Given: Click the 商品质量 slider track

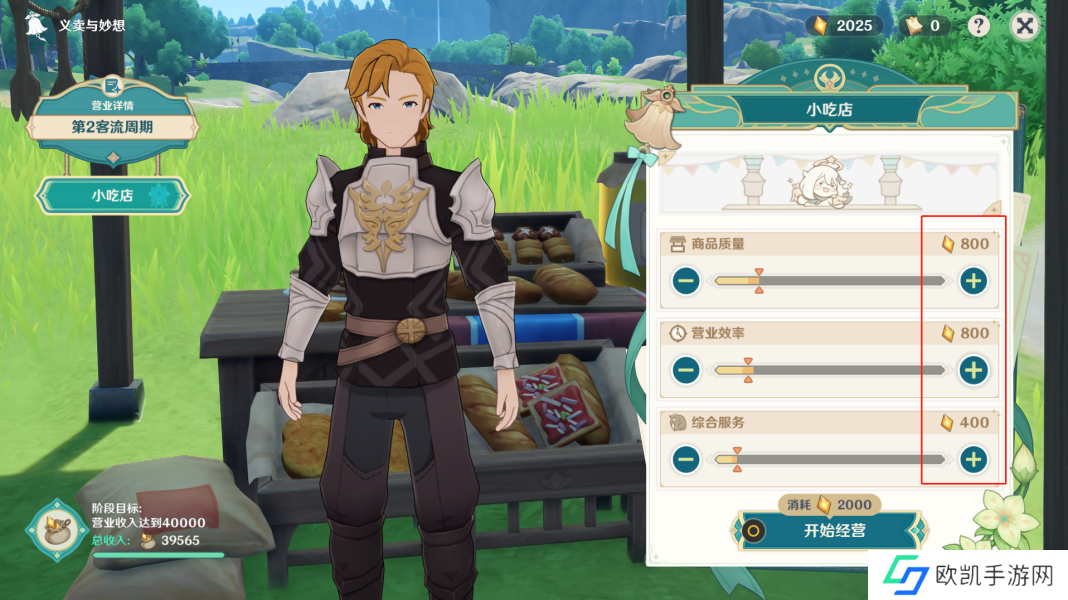Looking at the screenshot, I should click(x=830, y=281).
